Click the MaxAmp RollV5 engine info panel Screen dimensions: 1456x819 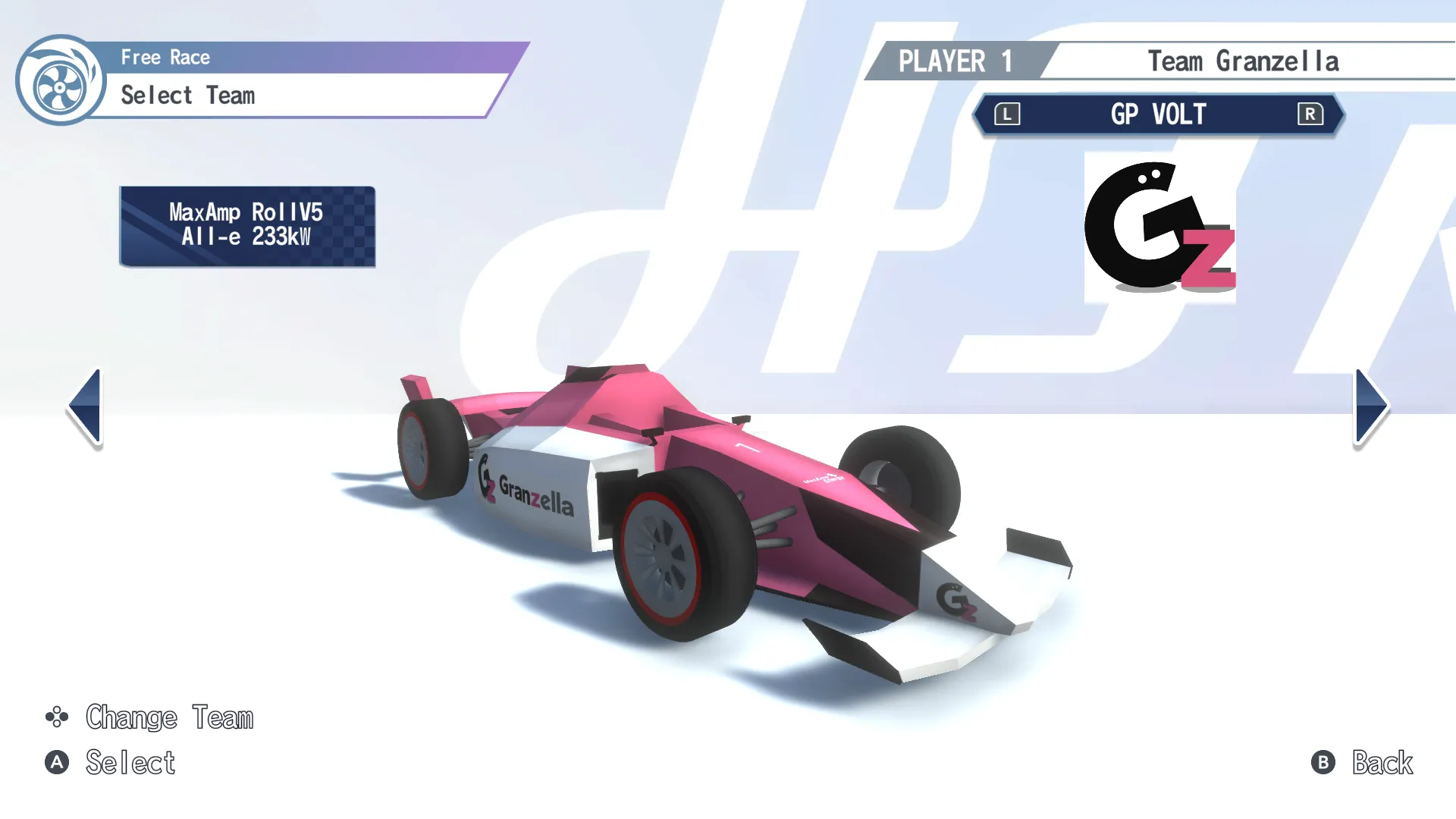pyautogui.click(x=247, y=226)
